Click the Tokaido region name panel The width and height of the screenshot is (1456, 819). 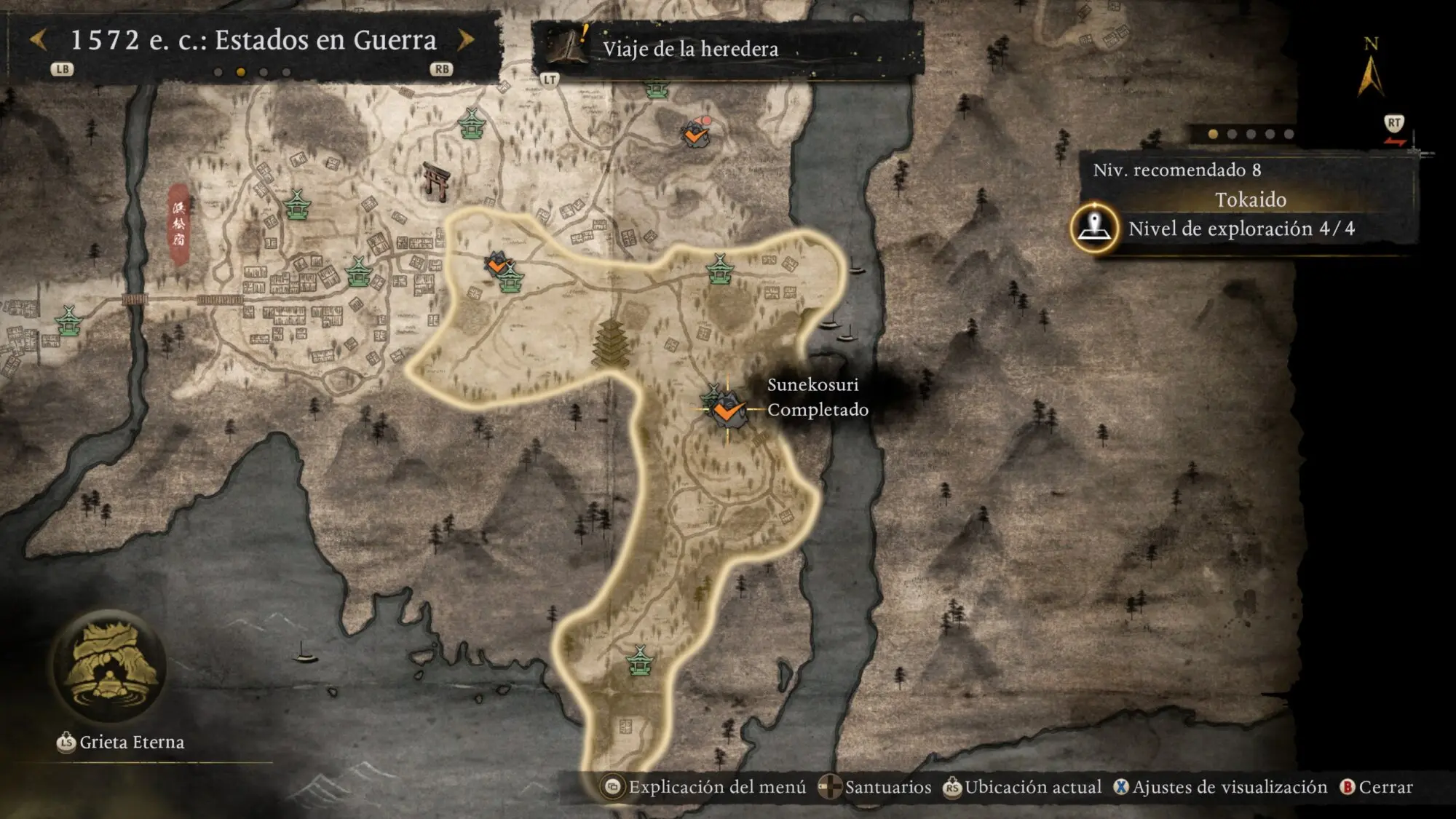tap(1249, 199)
